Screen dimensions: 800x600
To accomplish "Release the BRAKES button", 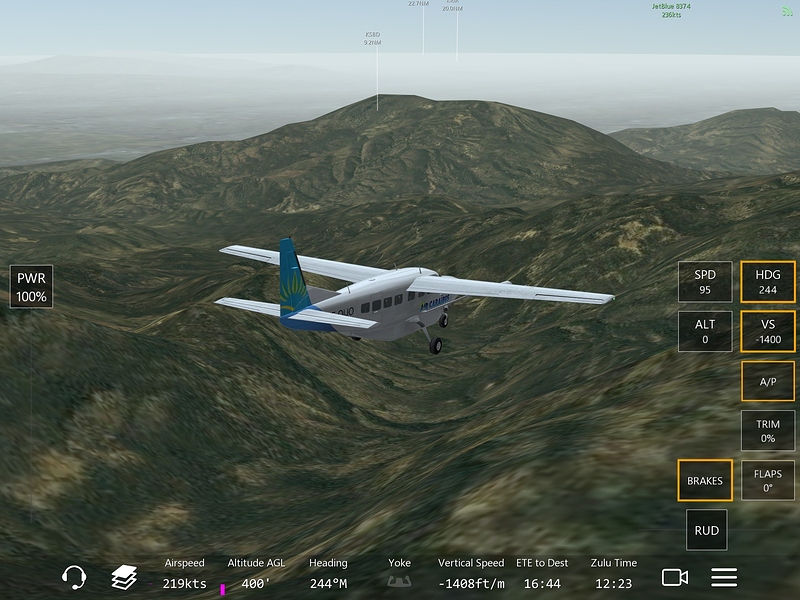I will (x=705, y=480).
